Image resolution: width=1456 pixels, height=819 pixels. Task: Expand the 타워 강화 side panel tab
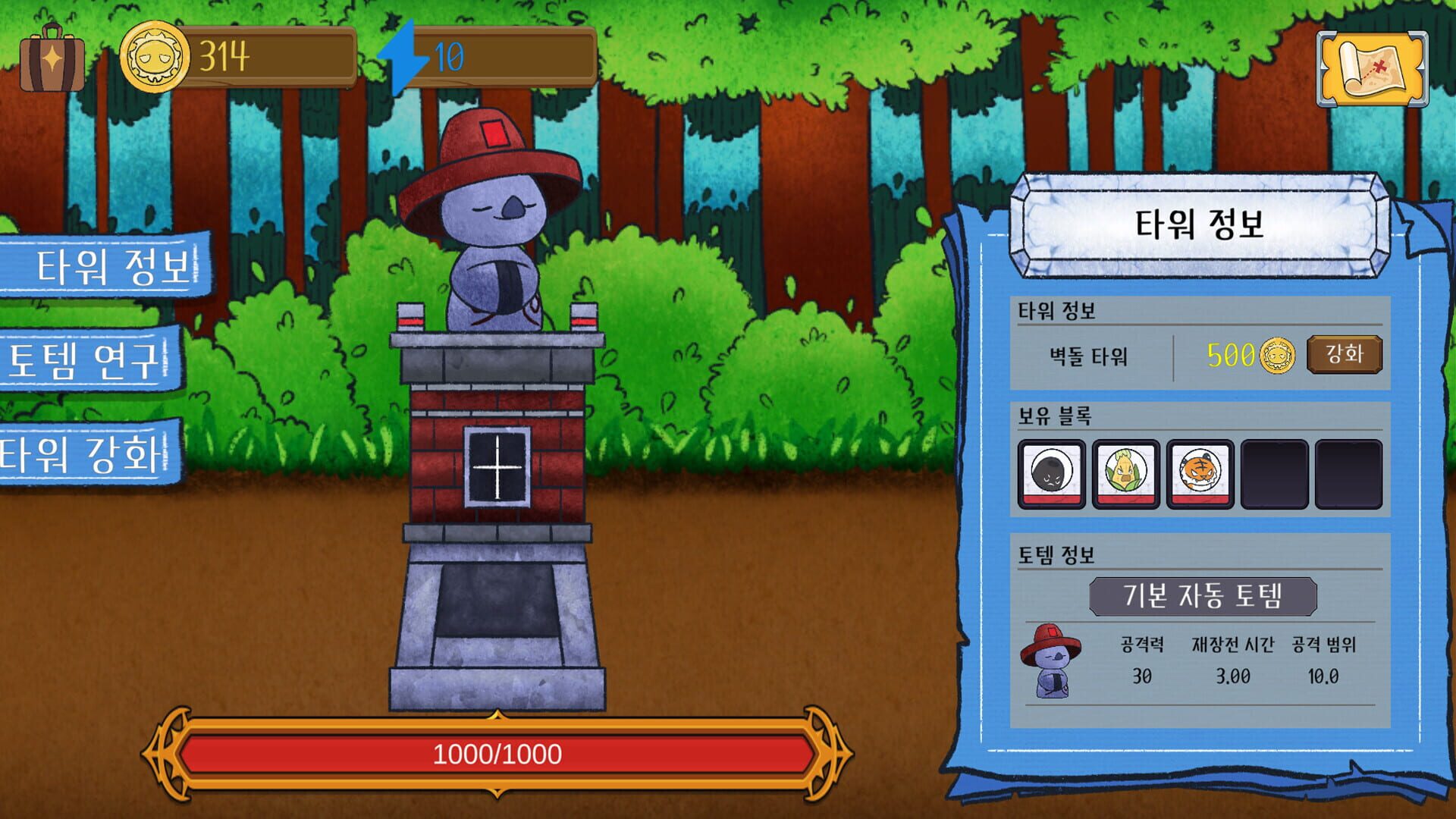pyautogui.click(x=80, y=453)
